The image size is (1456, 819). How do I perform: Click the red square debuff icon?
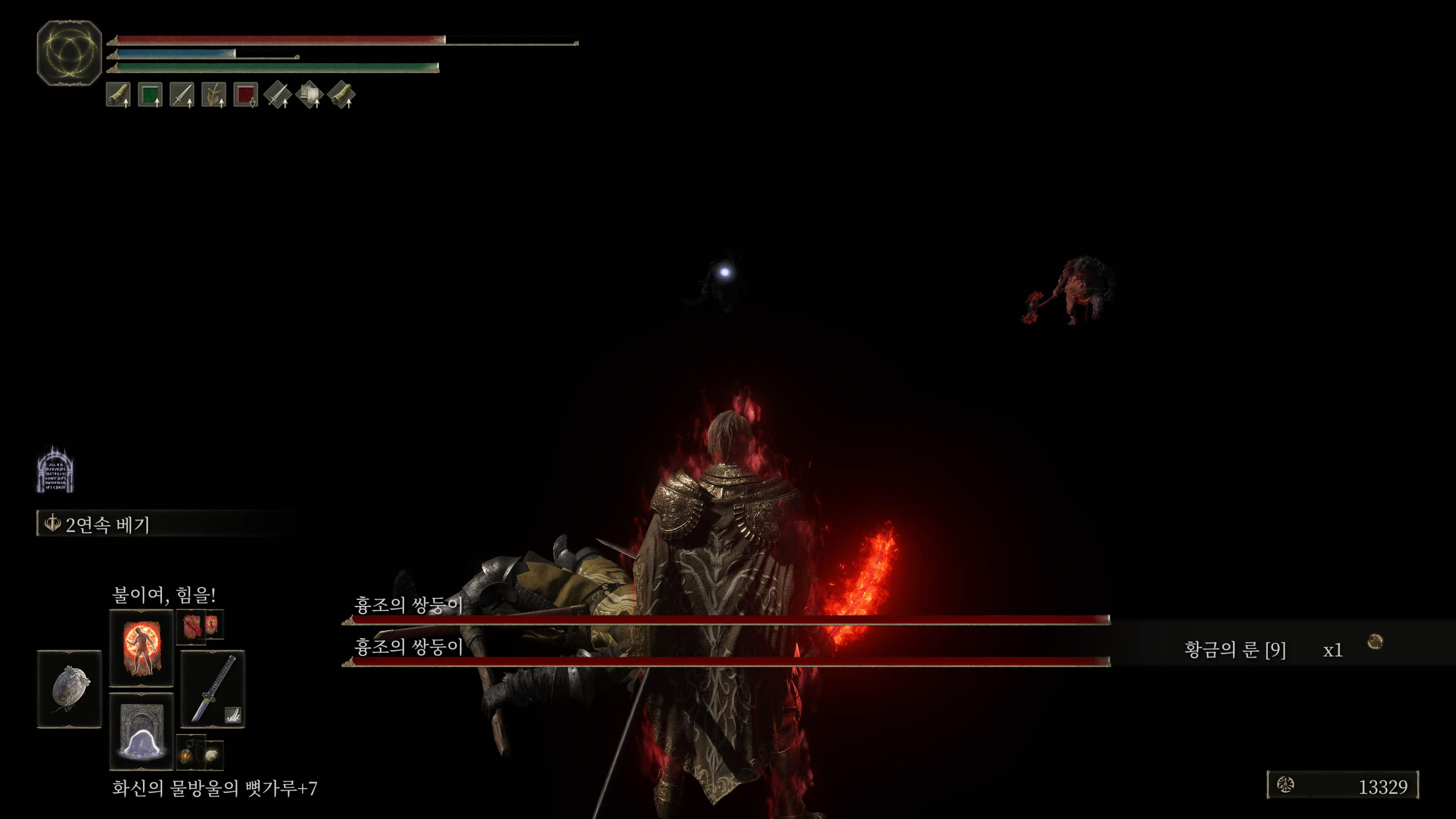click(x=245, y=95)
